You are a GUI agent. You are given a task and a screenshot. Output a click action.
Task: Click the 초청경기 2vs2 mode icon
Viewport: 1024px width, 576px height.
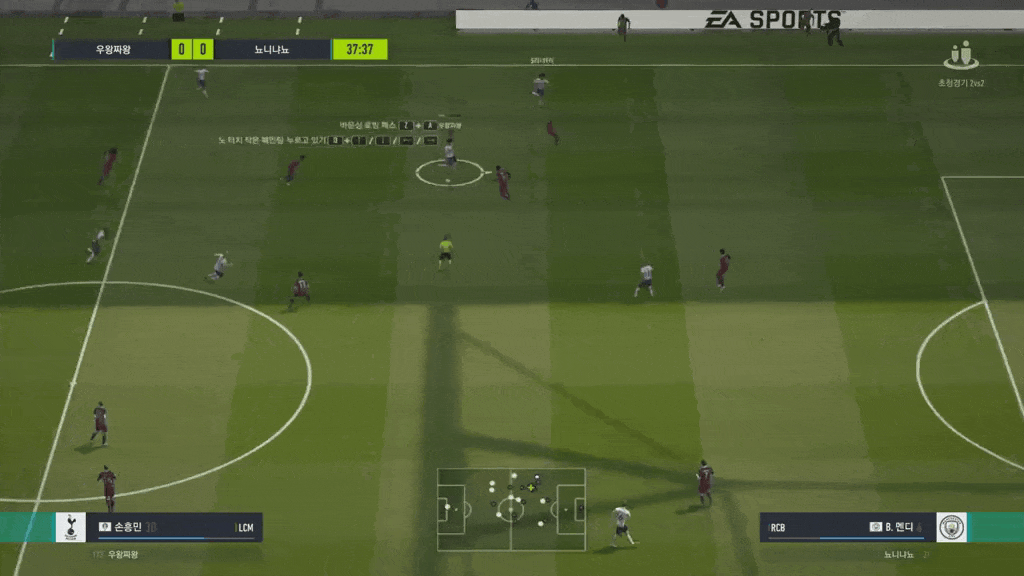pyautogui.click(x=961, y=56)
